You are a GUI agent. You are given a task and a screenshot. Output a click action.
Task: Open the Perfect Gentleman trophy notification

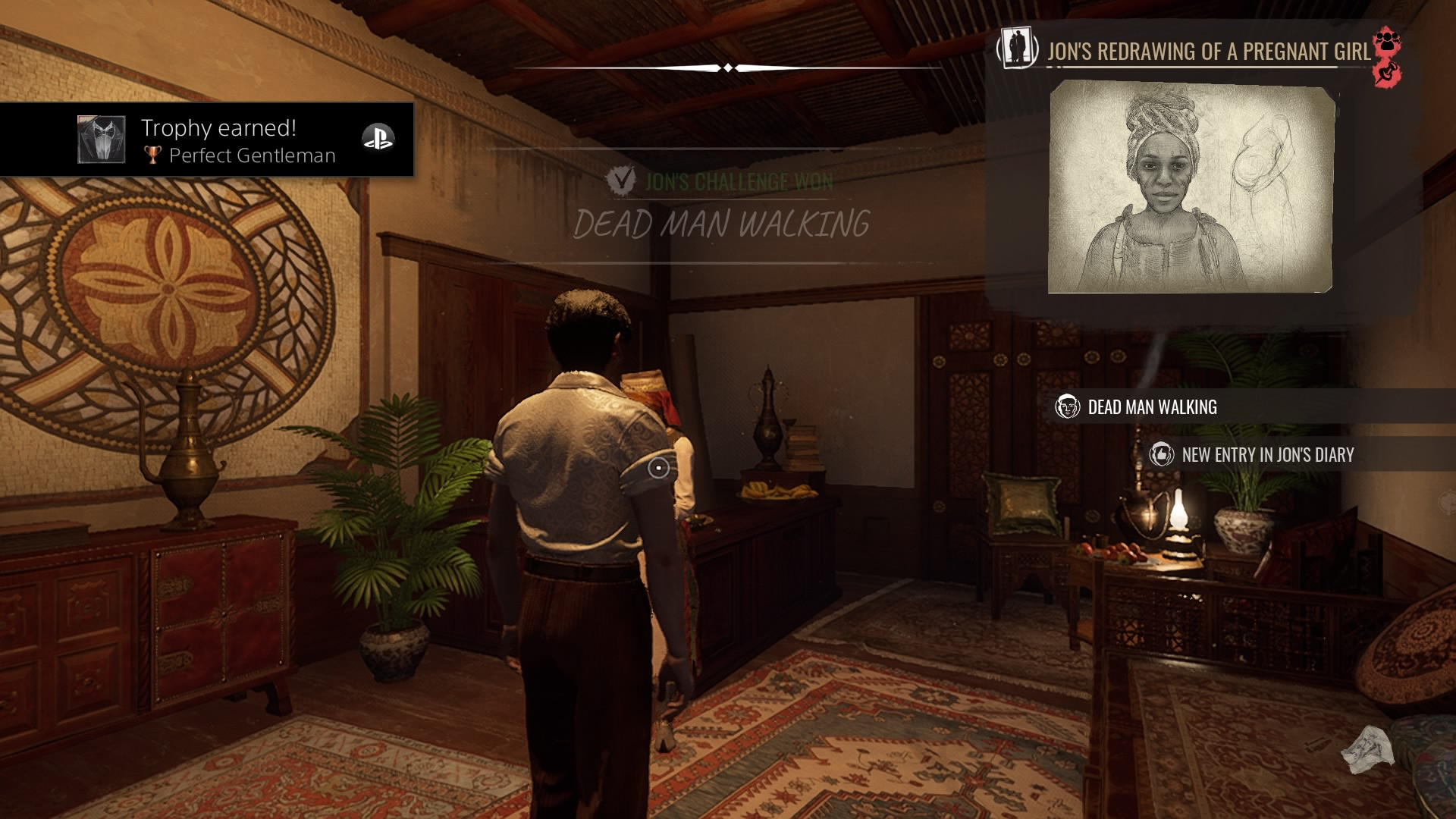207,140
